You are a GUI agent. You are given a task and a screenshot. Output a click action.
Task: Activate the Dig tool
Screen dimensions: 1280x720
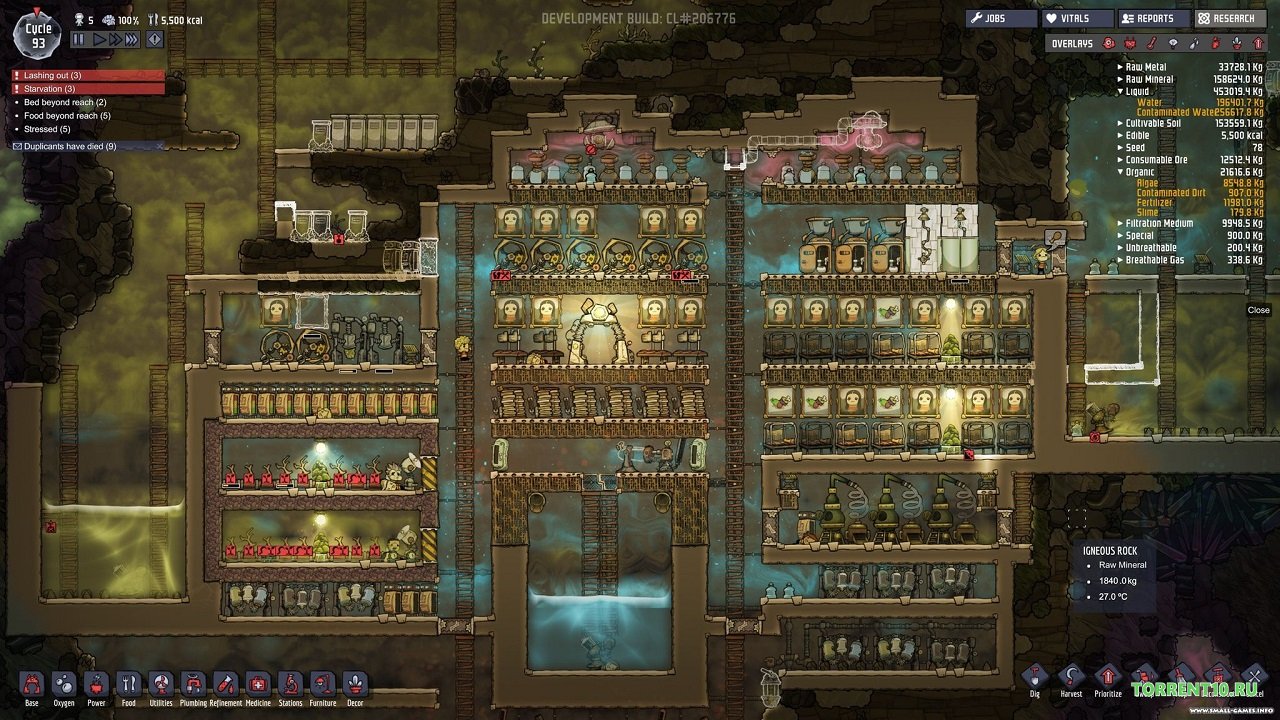(x=1034, y=678)
